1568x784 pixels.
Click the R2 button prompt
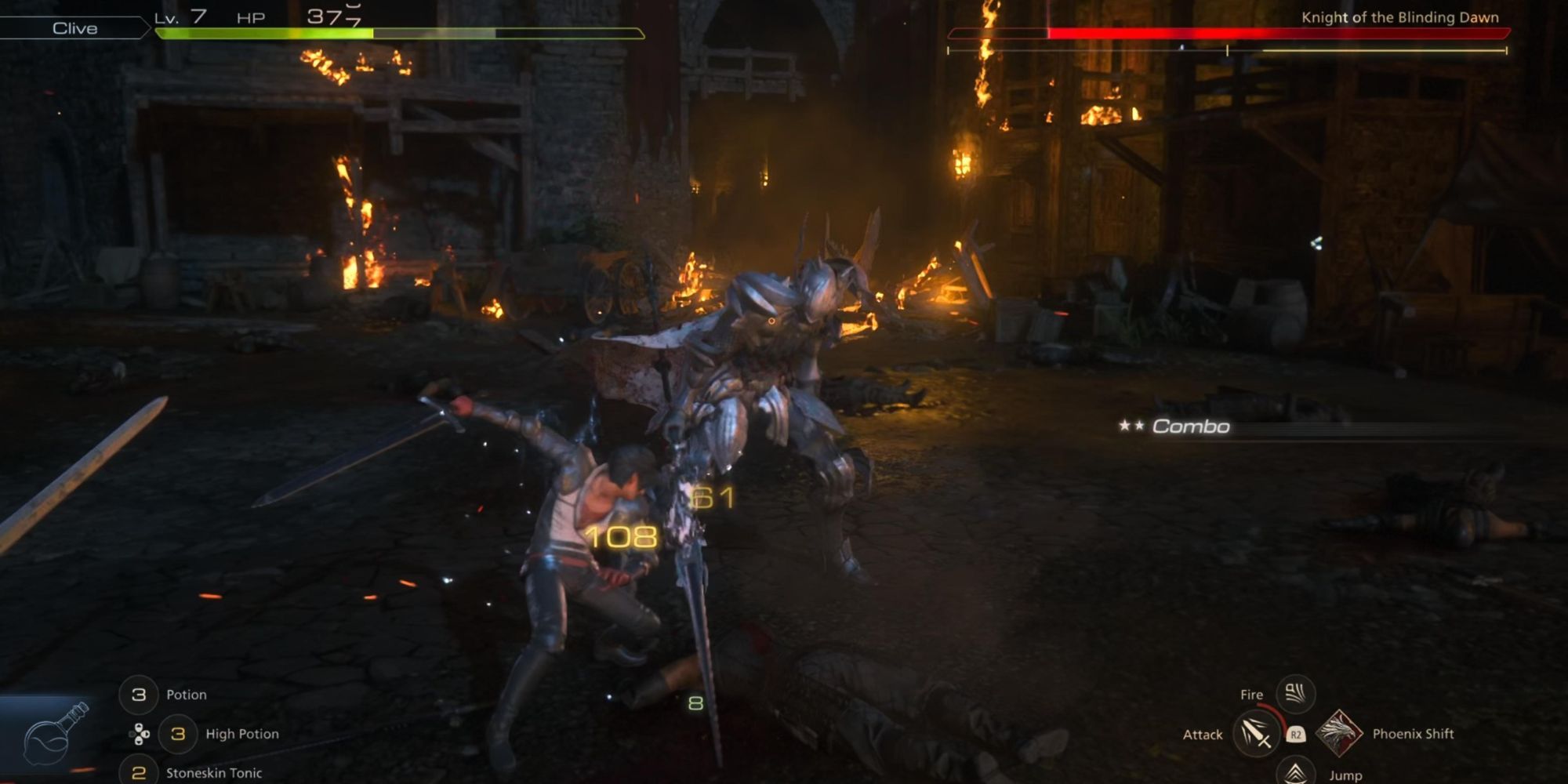pyautogui.click(x=1297, y=735)
